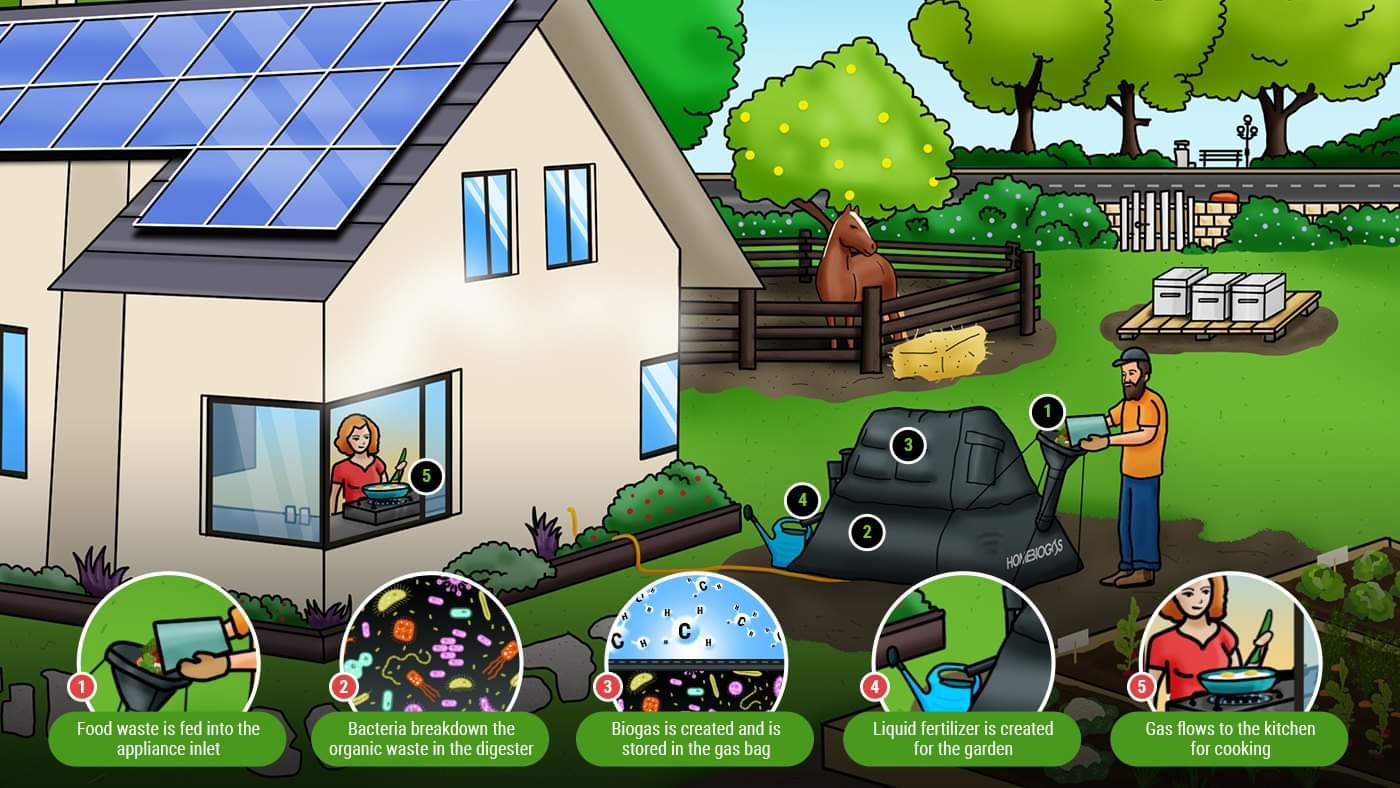Click the 'Gas flows to the kitchen' caption

pyautogui.click(x=1229, y=738)
